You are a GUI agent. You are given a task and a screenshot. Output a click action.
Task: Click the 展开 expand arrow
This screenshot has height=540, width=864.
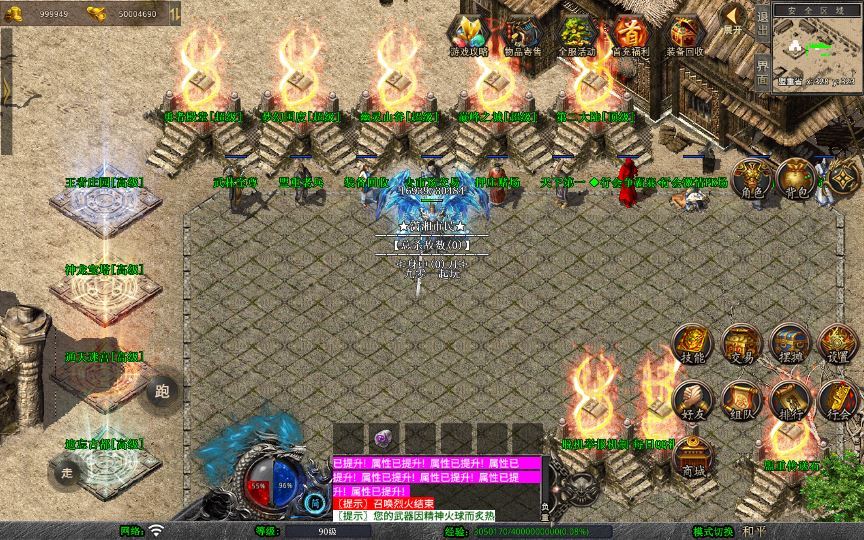(735, 18)
